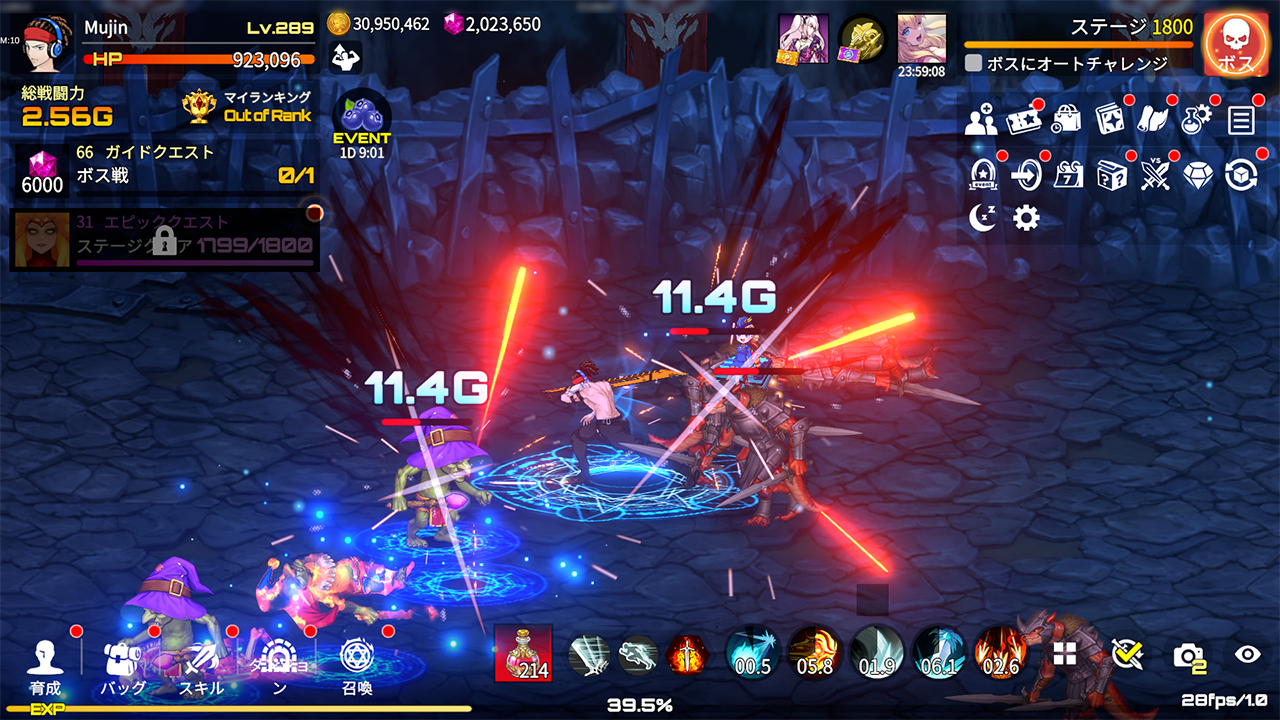The width and height of the screenshot is (1280, 720).
Task: Toggle interface visibility with the eye icon
Action: [x=1247, y=654]
